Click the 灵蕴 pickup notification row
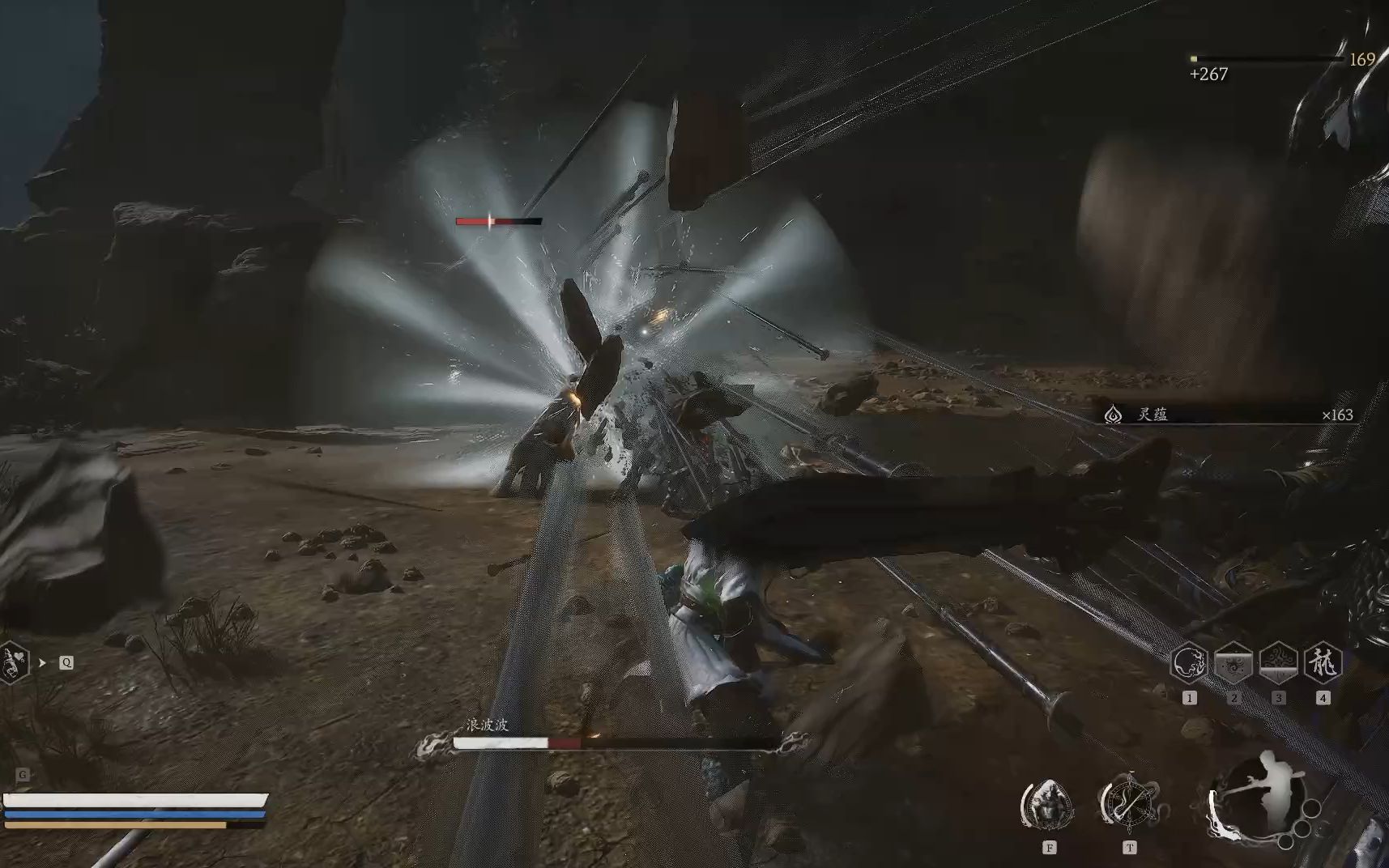 1228,415
